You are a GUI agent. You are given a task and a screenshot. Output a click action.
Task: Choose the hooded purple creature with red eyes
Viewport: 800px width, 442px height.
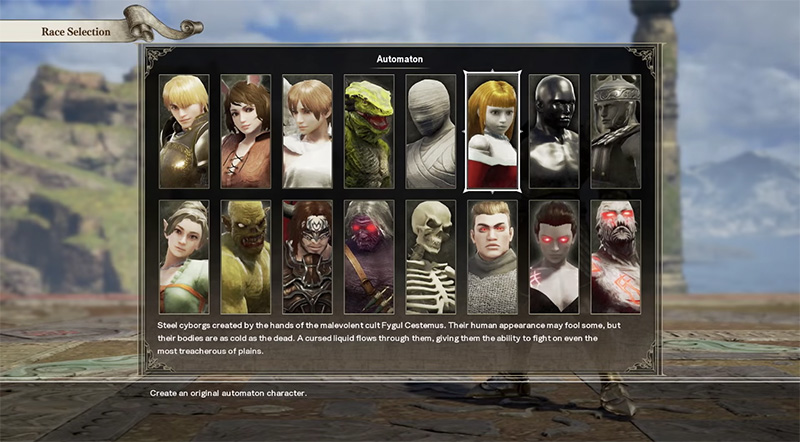(369, 256)
